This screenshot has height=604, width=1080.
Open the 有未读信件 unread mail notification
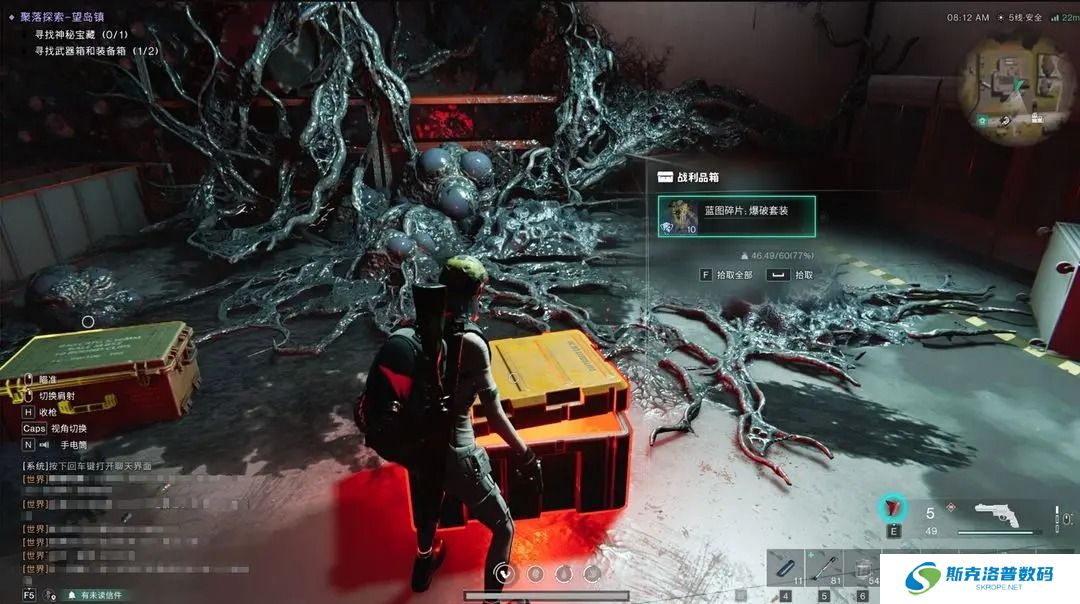pos(94,595)
